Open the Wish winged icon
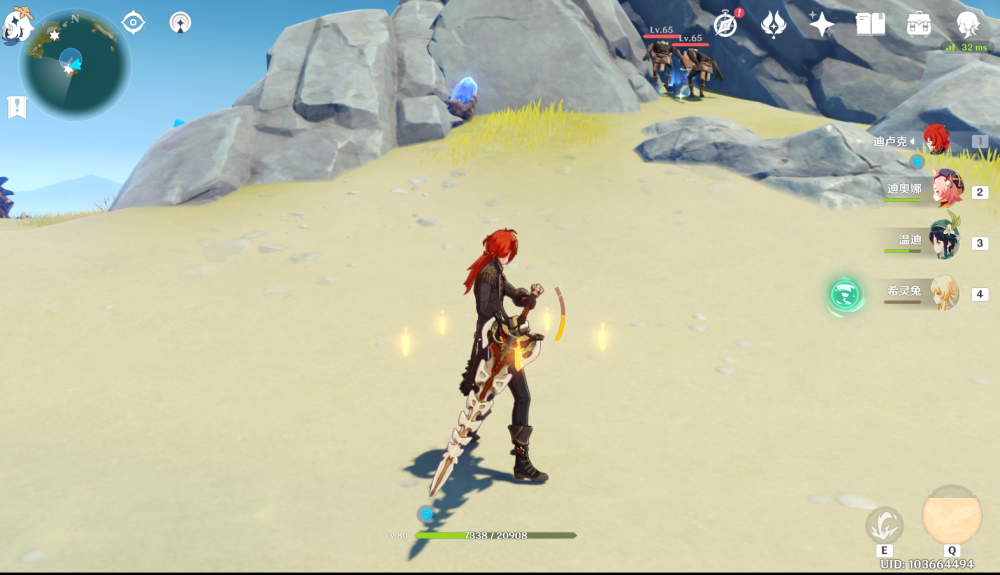Viewport: 1000px width, 575px height. [x=773, y=24]
